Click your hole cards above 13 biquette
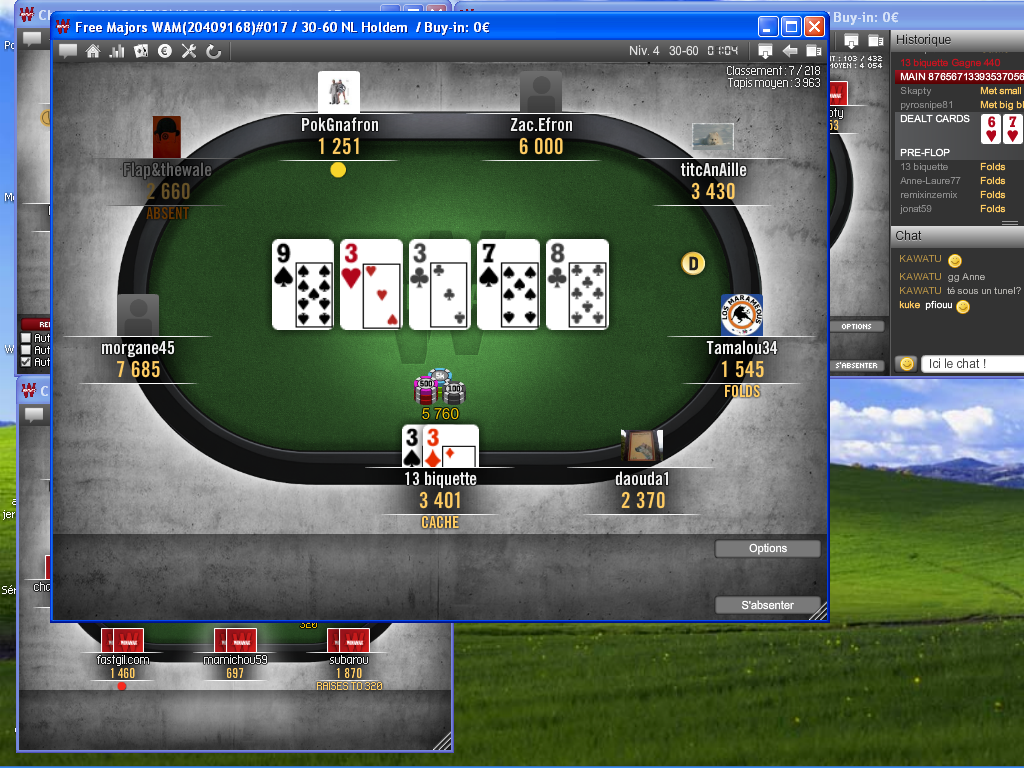 pyautogui.click(x=440, y=446)
